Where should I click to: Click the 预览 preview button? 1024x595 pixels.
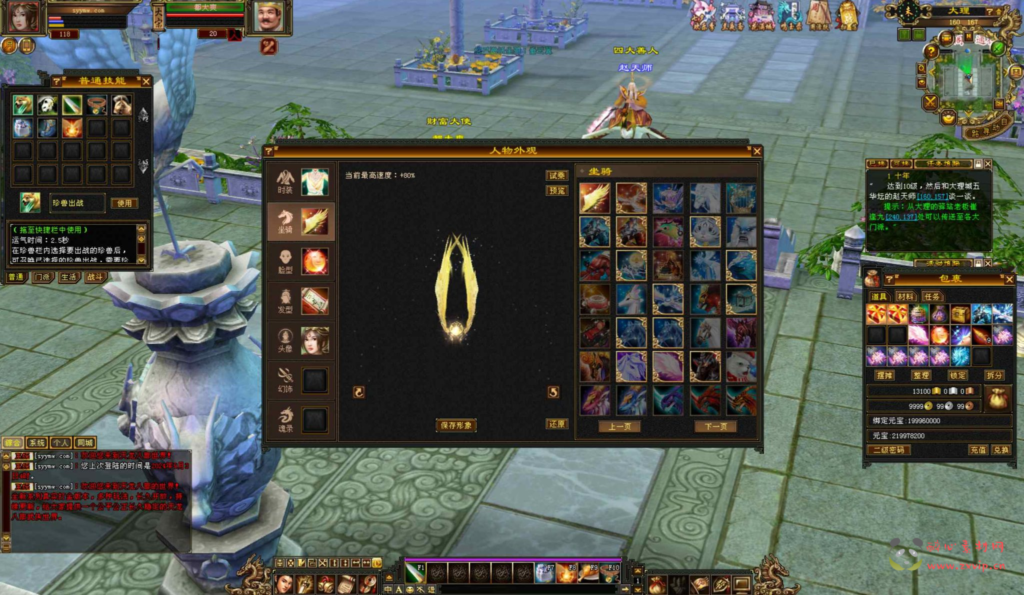coord(556,190)
